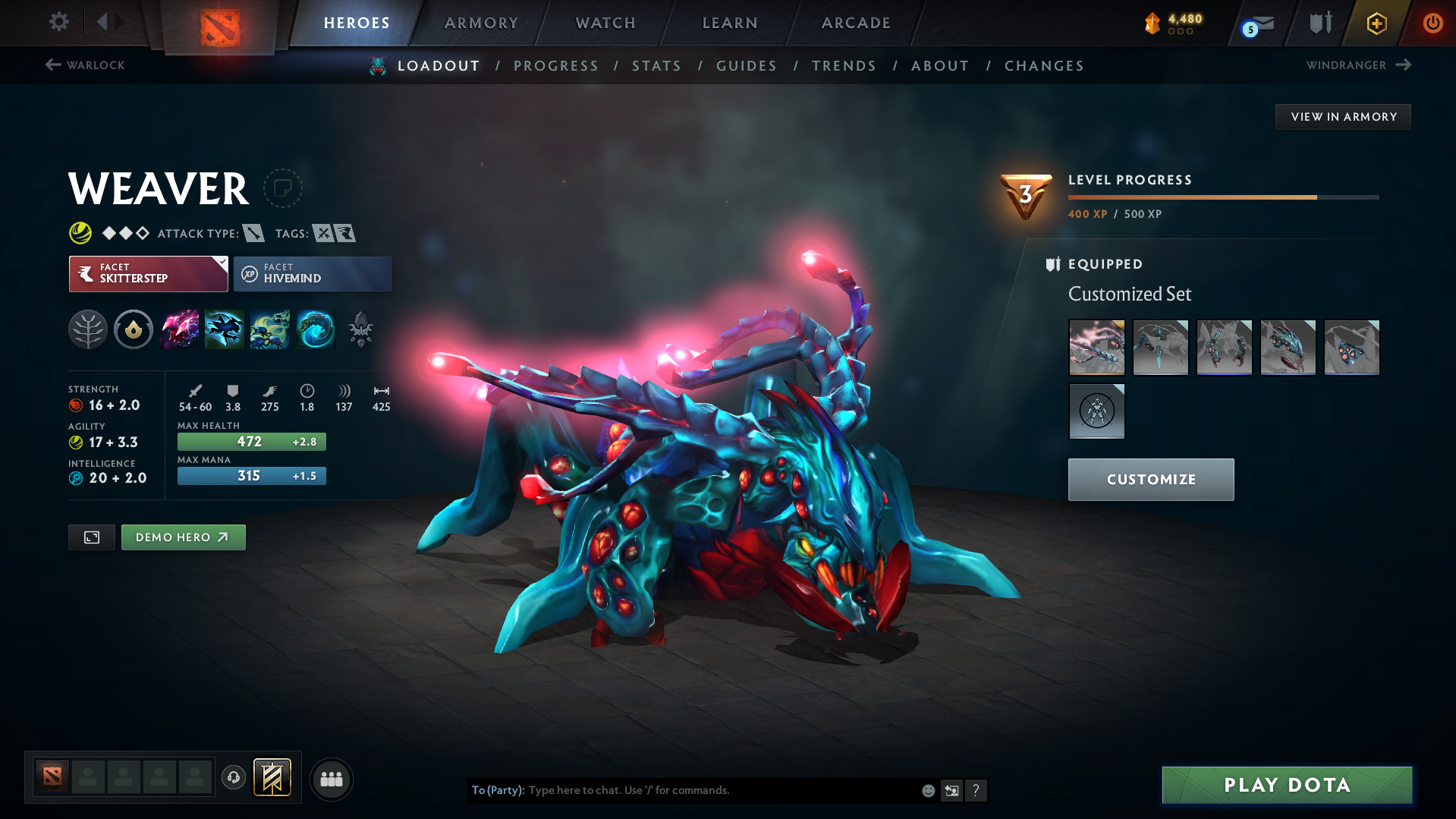Return to previous hero Warlock
The width and height of the screenshot is (1456, 819).
83,65
